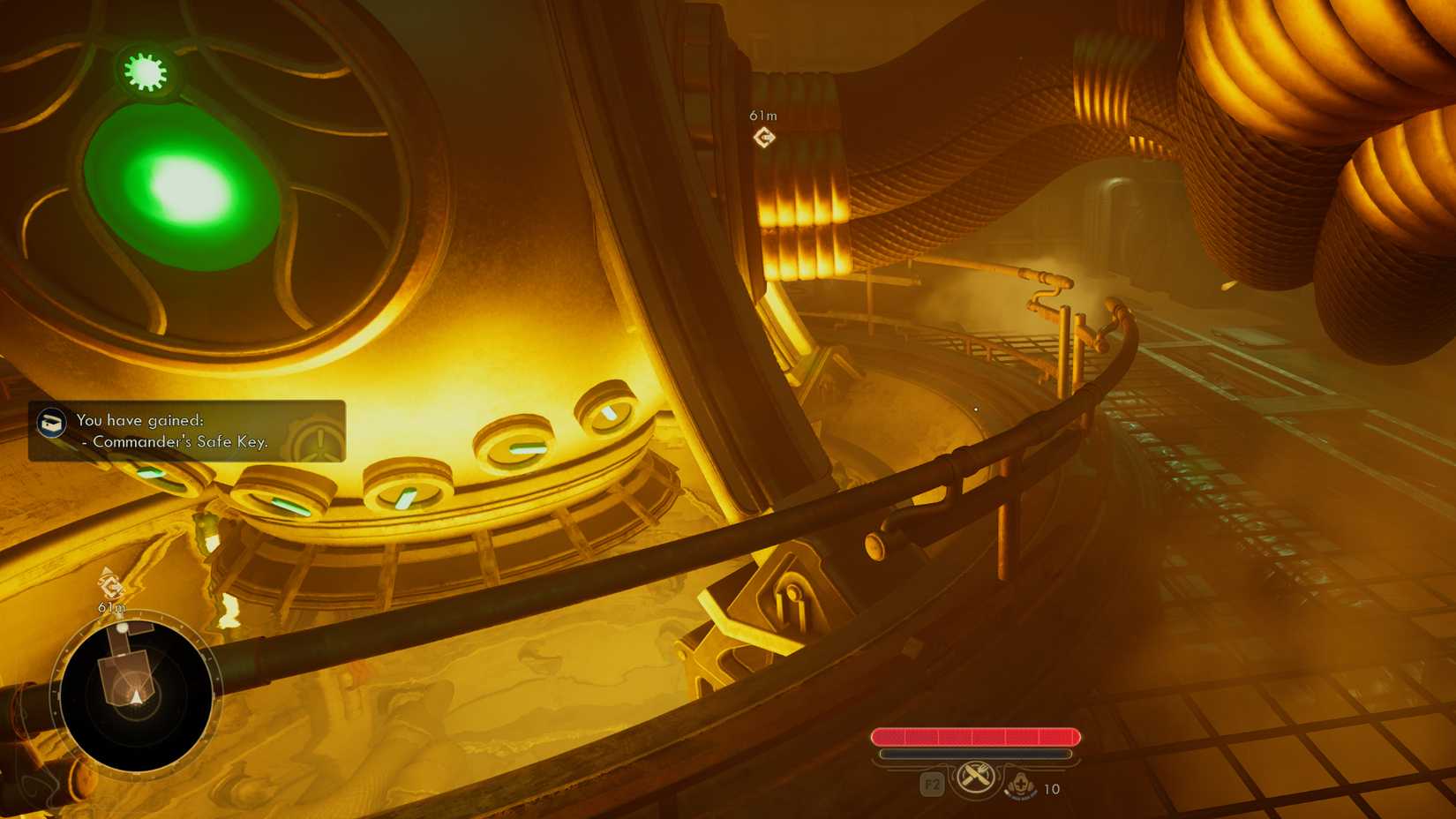The width and height of the screenshot is (1456, 819).
Task: Toggle the lit porthole on the tank base
Action: [609, 412]
